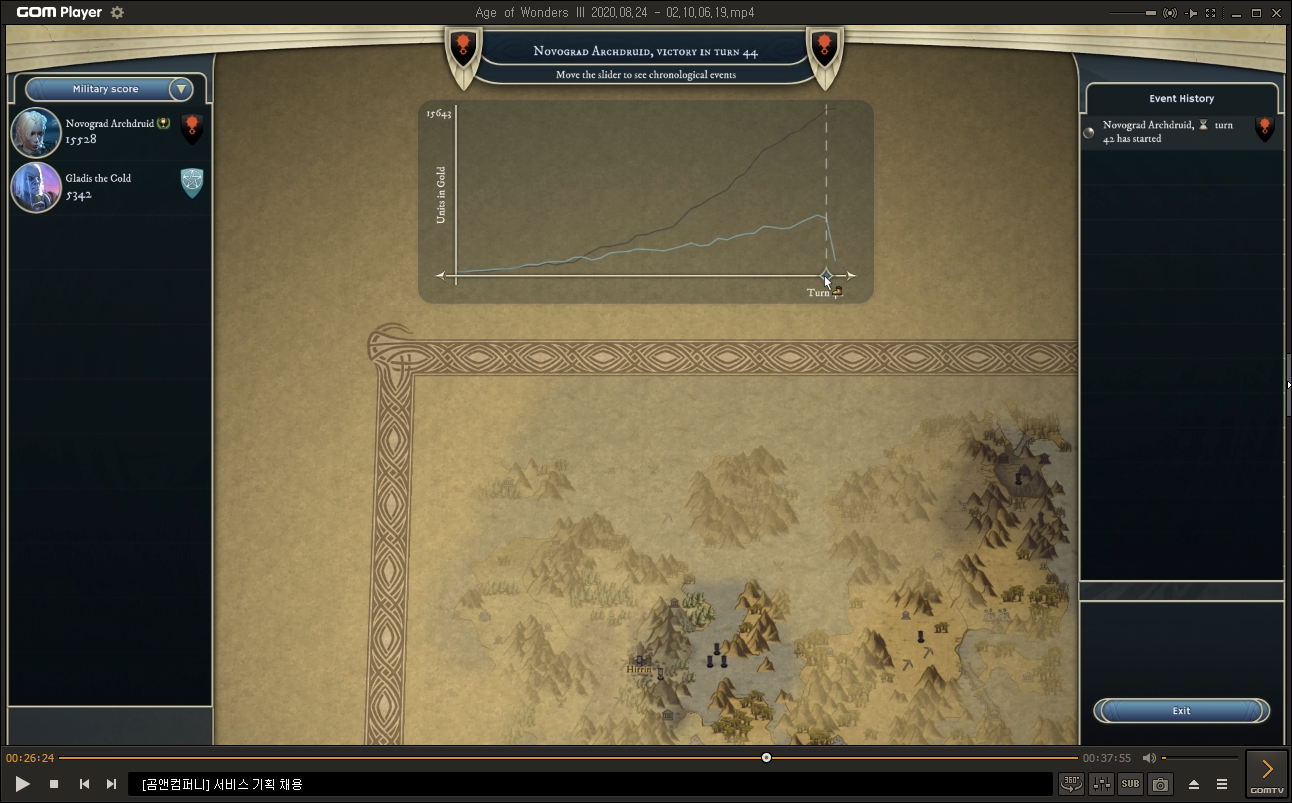The height and width of the screenshot is (803, 1292).
Task: Select Gladis the Cold player row
Action: tap(108, 187)
